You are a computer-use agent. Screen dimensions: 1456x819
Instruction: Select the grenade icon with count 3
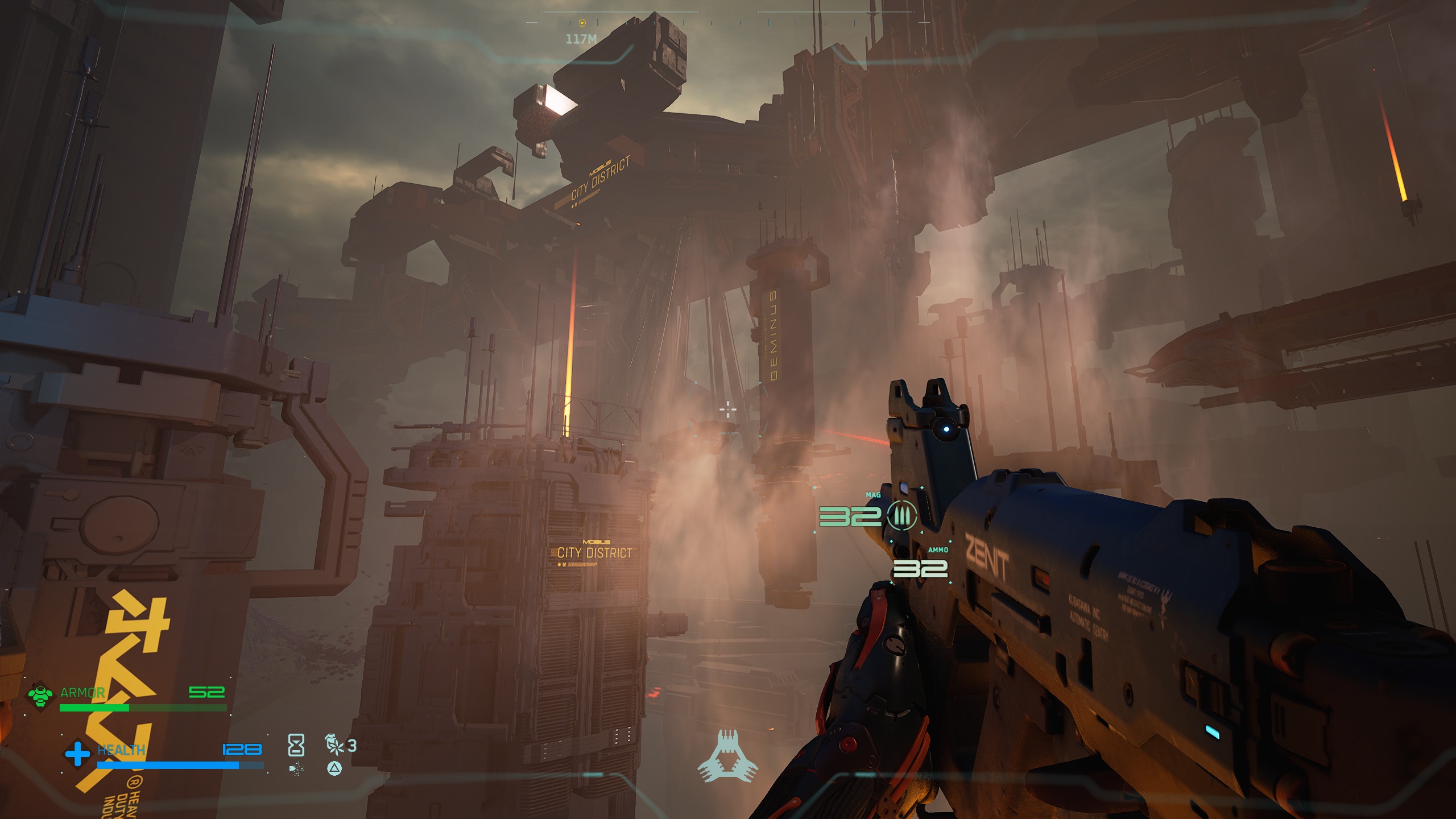coord(334,744)
